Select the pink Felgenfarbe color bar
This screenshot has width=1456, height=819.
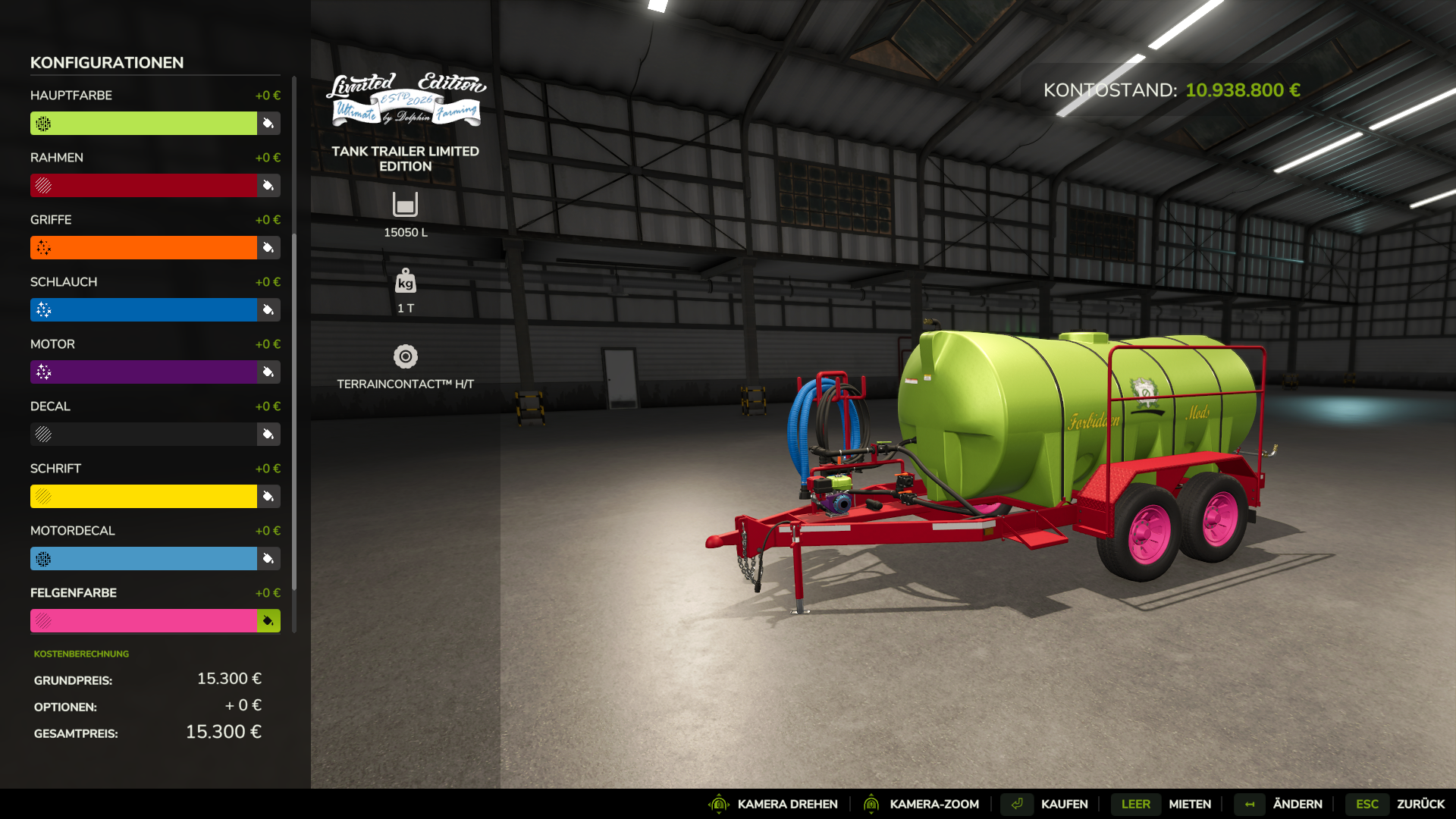[144, 621]
